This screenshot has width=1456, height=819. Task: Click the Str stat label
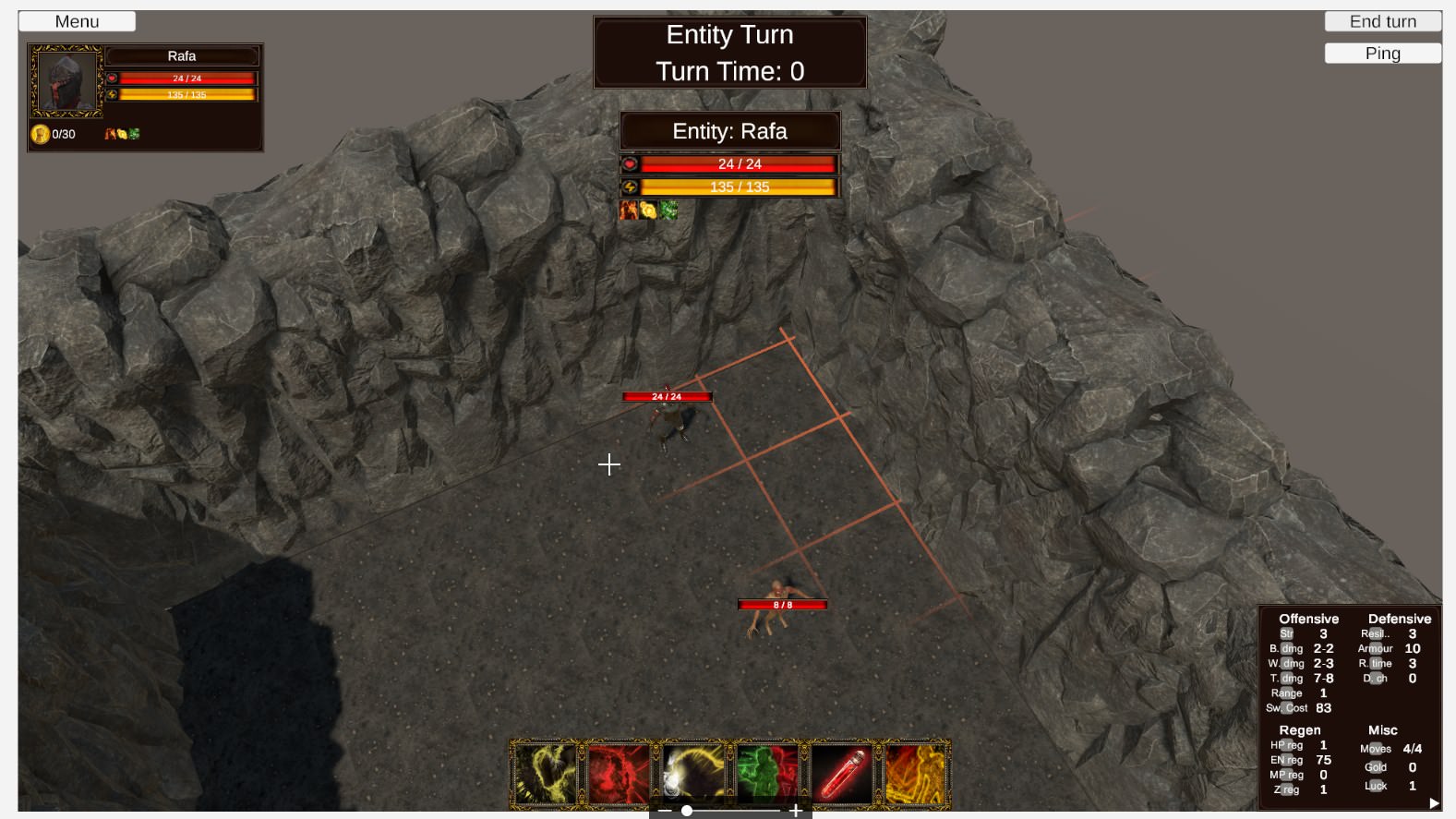(1286, 634)
